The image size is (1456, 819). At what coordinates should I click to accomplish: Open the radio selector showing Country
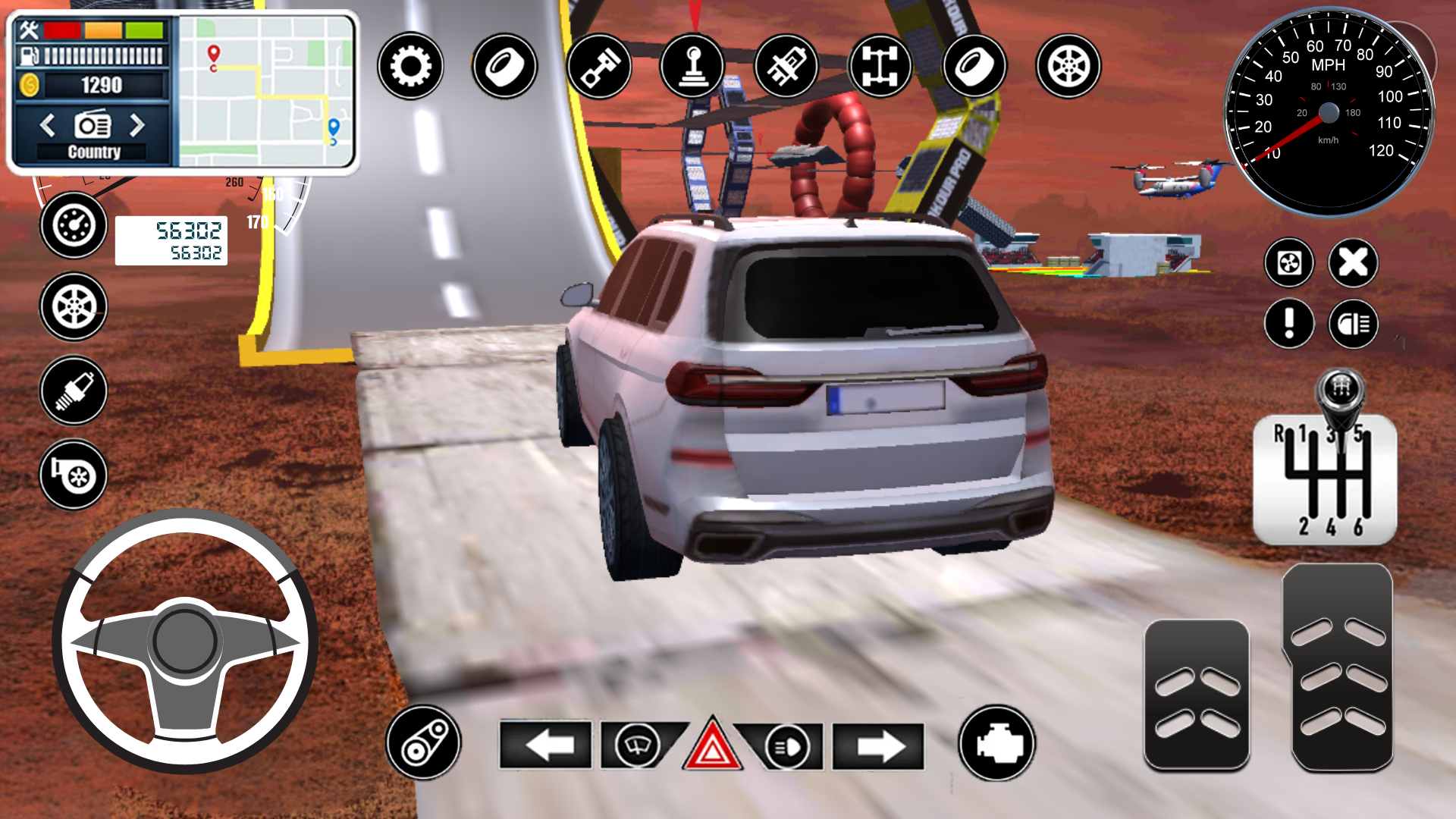[x=93, y=126]
